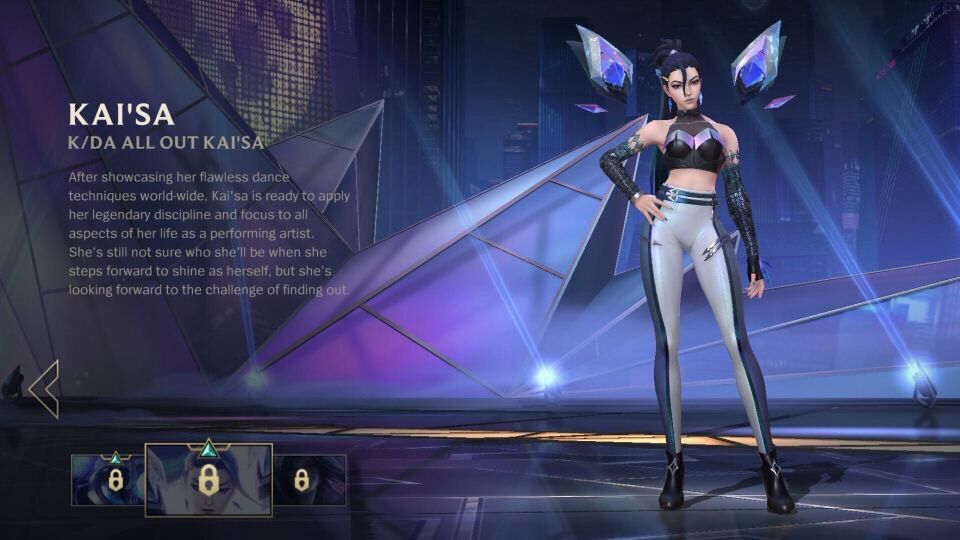Screen dimensions: 960x540
Task: Select the enlarged center locked skin thumbnail
Action: 208,480
